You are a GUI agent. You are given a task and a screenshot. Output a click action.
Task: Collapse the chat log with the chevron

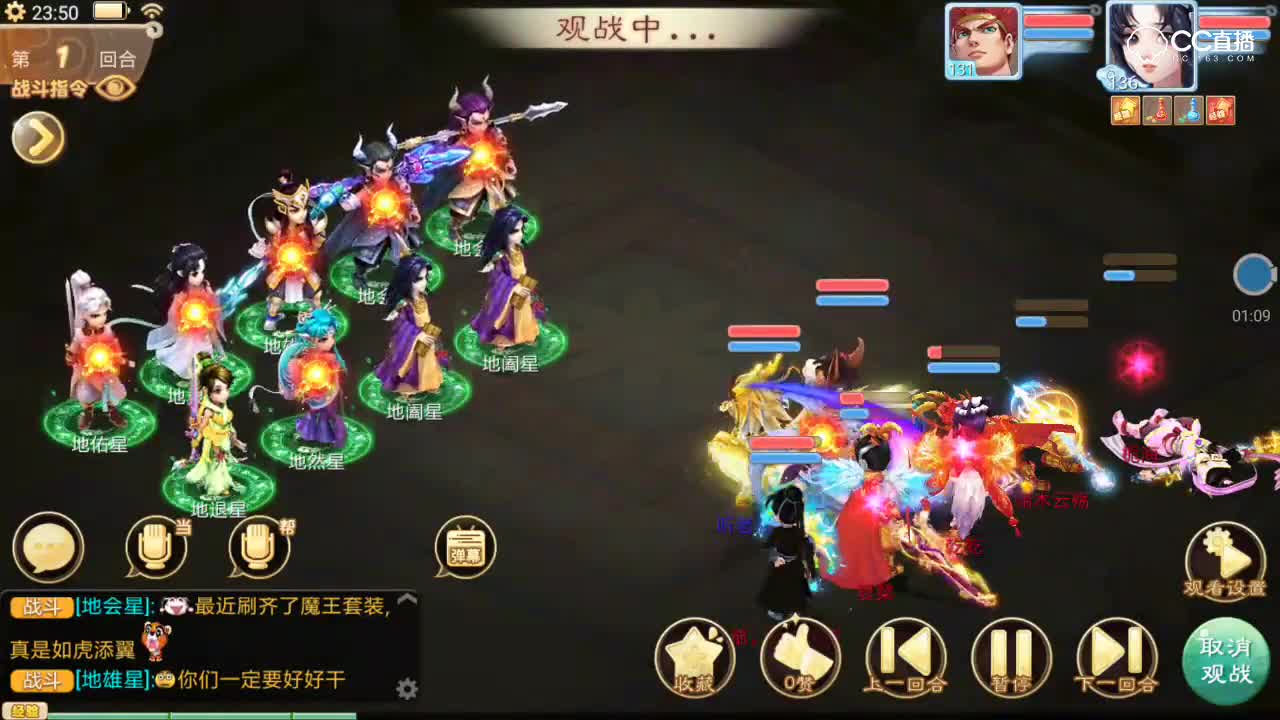pos(406,598)
